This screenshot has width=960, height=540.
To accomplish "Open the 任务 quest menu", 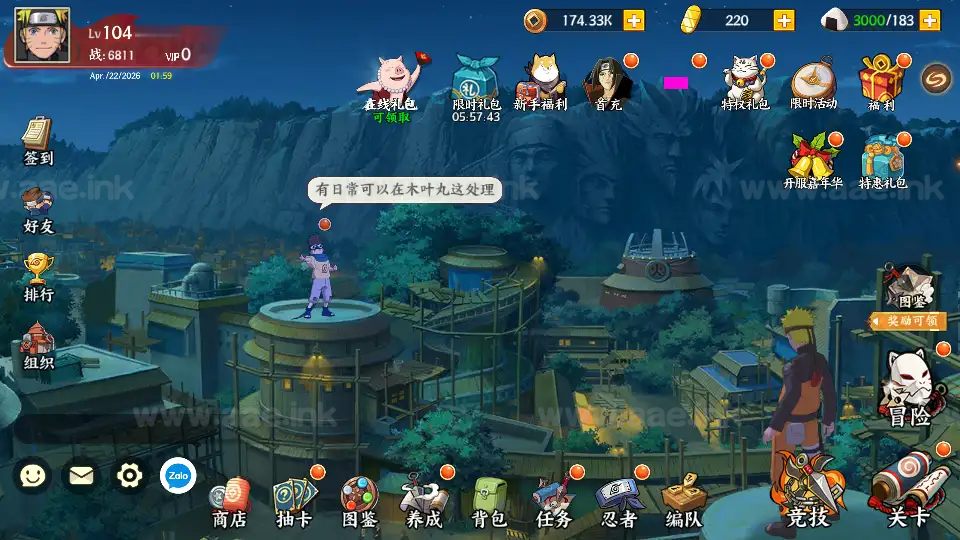I will (x=553, y=501).
